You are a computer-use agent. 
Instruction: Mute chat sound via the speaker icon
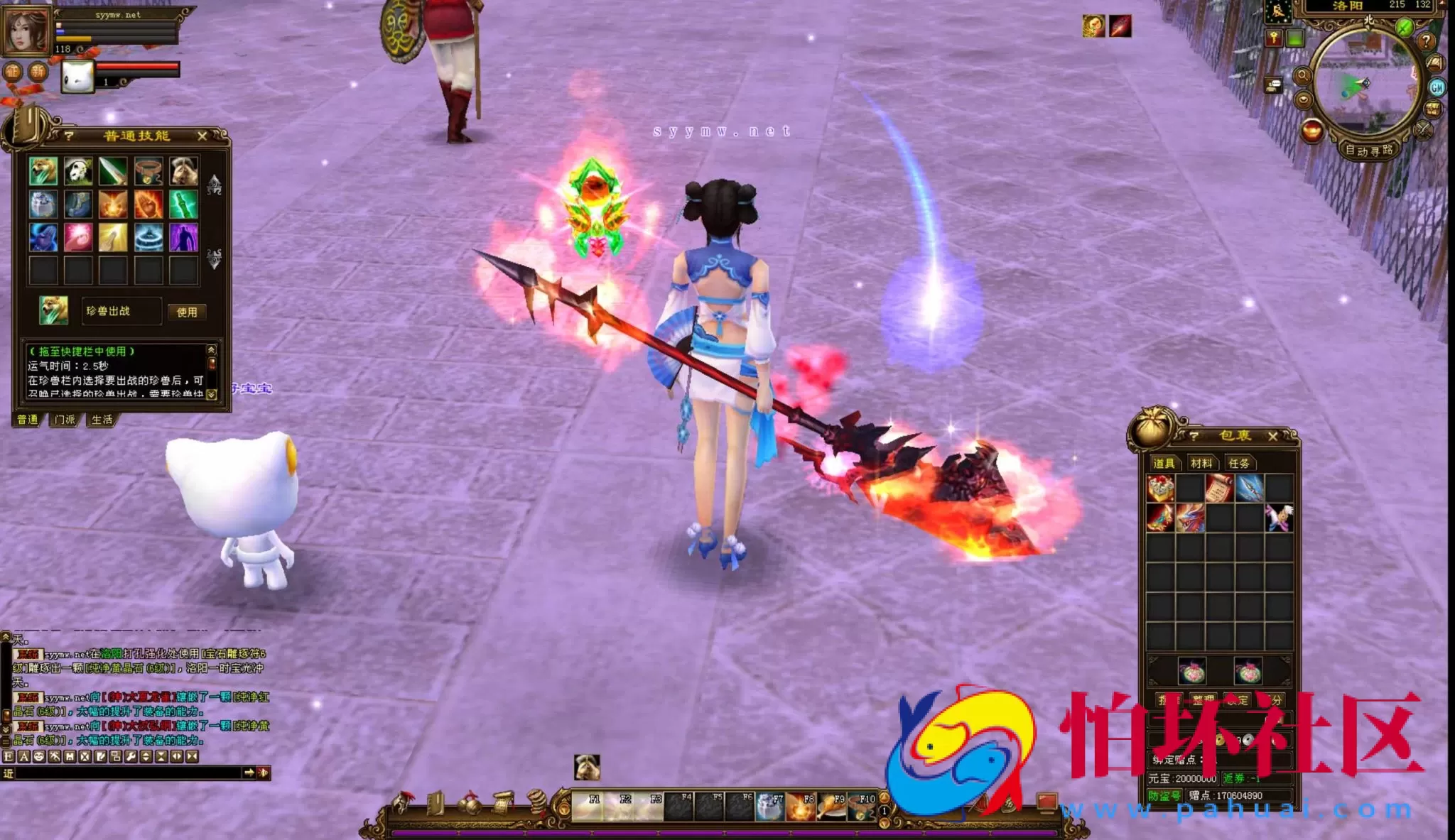tap(264, 773)
